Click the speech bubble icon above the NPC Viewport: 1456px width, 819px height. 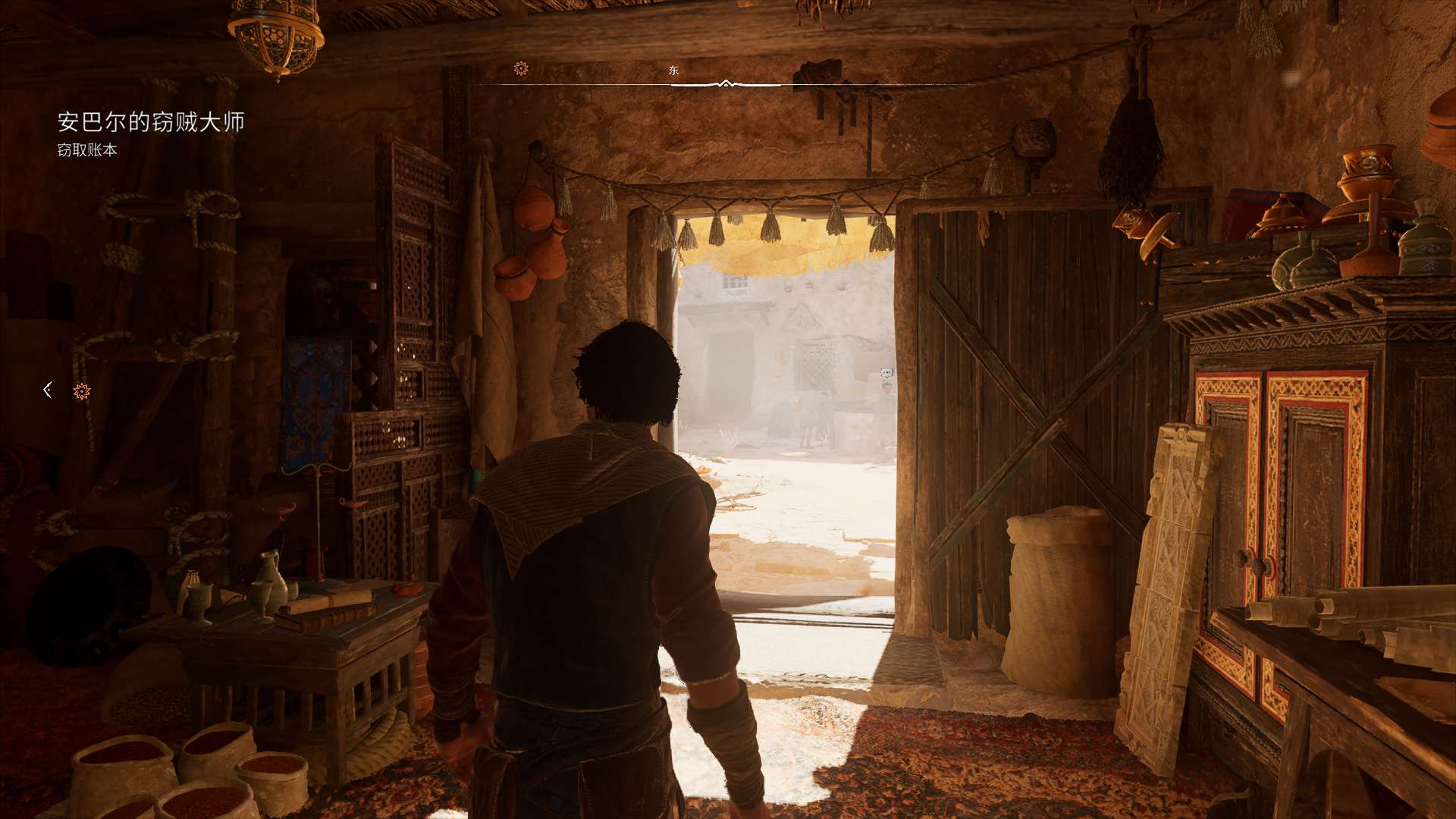(x=886, y=372)
